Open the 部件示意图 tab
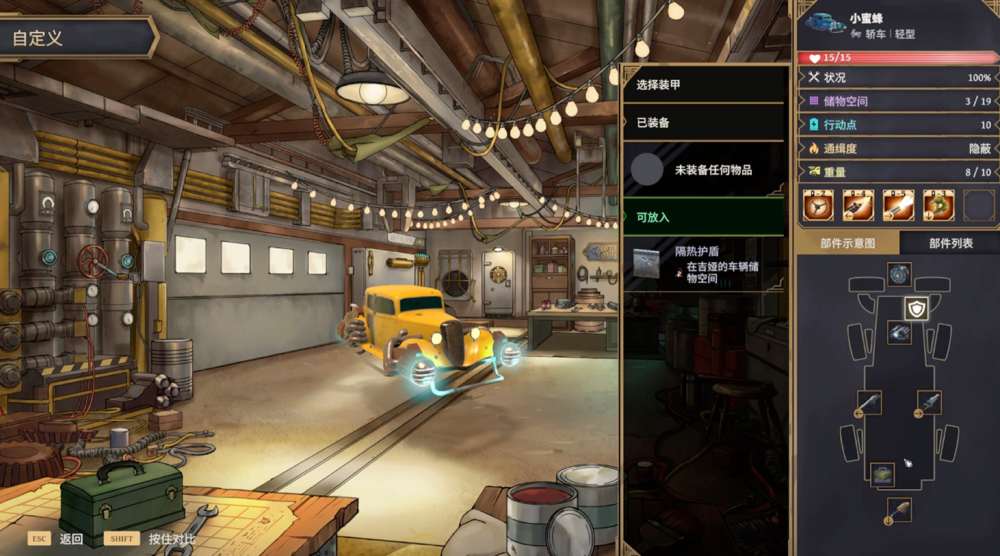The image size is (1000, 556). [847, 243]
